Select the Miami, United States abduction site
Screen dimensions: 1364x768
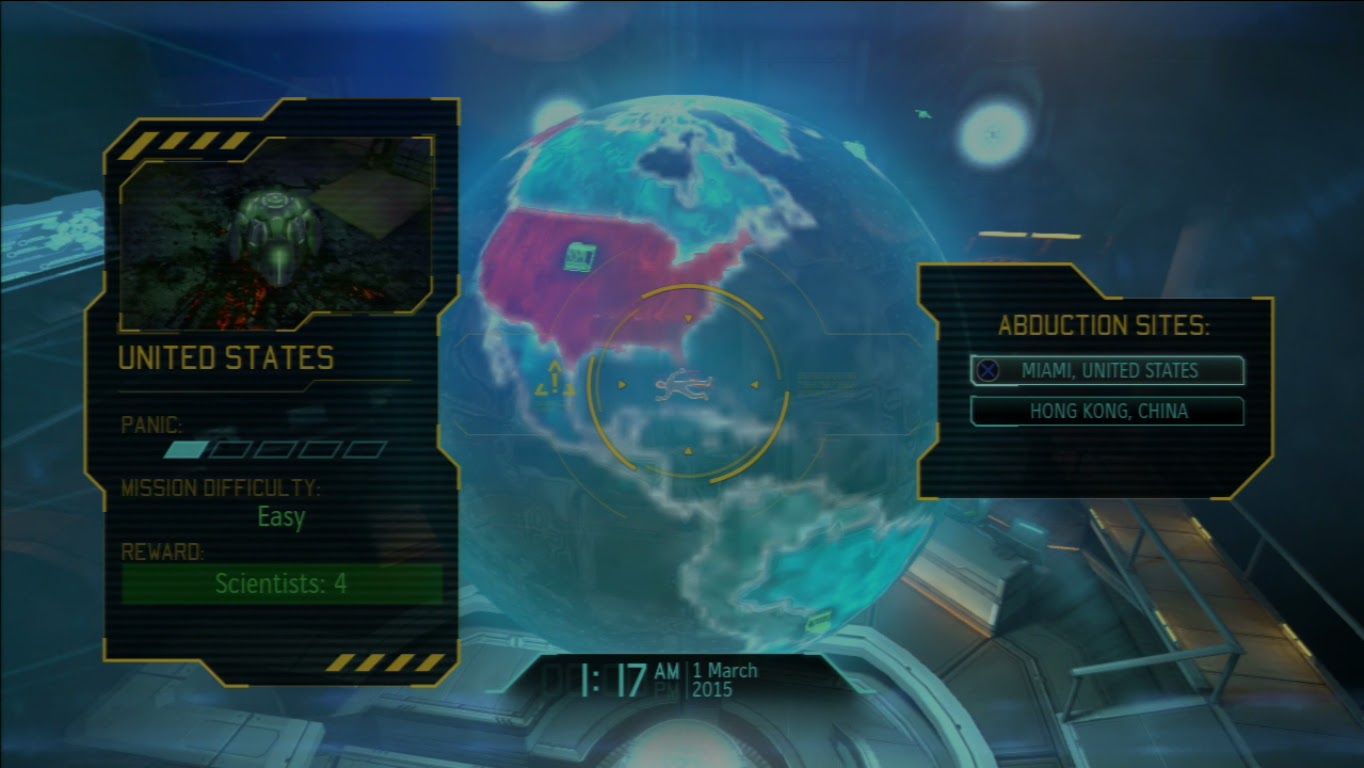coord(1105,370)
